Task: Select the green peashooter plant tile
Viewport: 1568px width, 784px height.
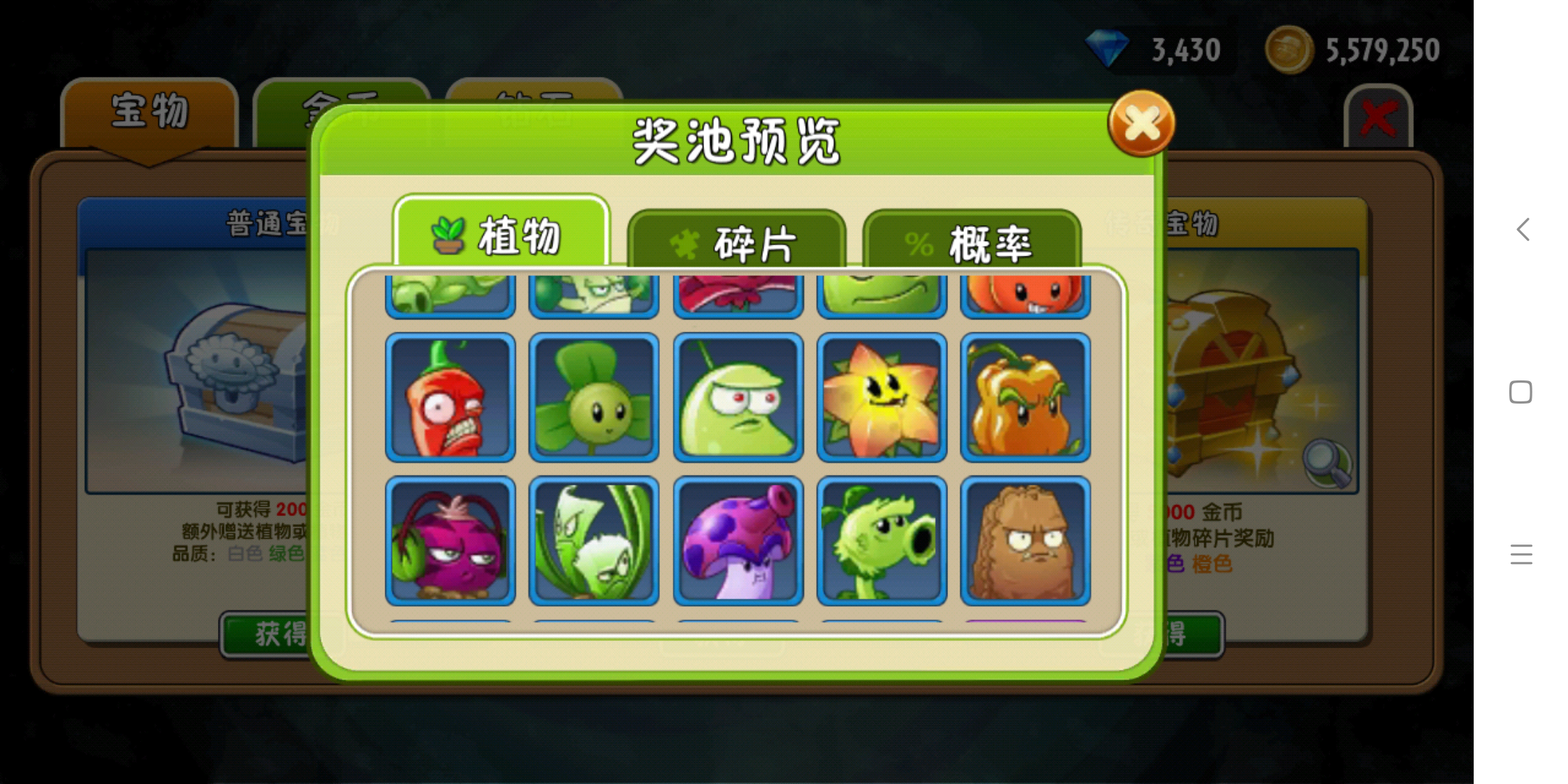Action: point(881,541)
